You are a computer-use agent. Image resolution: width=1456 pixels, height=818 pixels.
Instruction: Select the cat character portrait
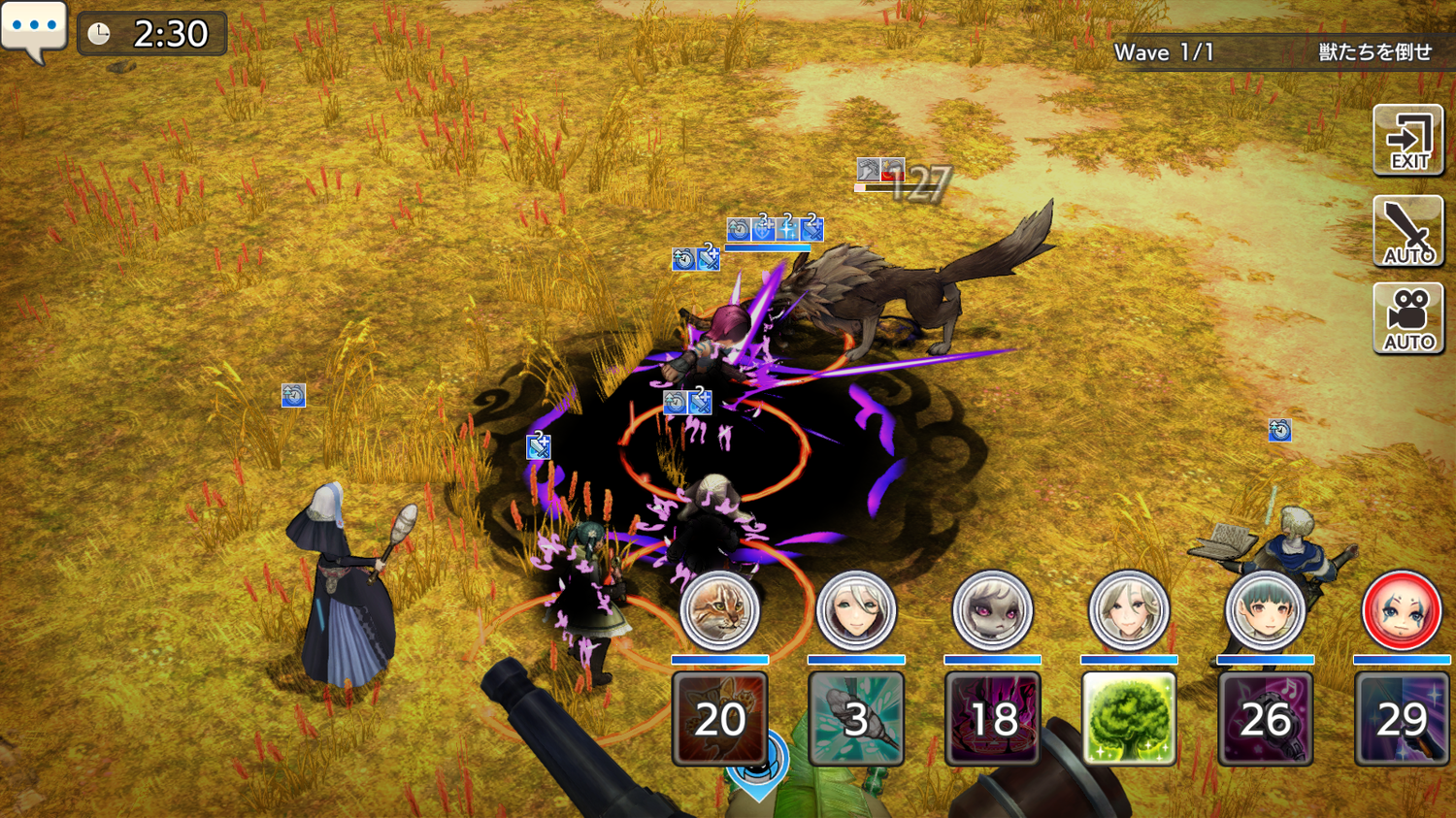click(x=719, y=610)
